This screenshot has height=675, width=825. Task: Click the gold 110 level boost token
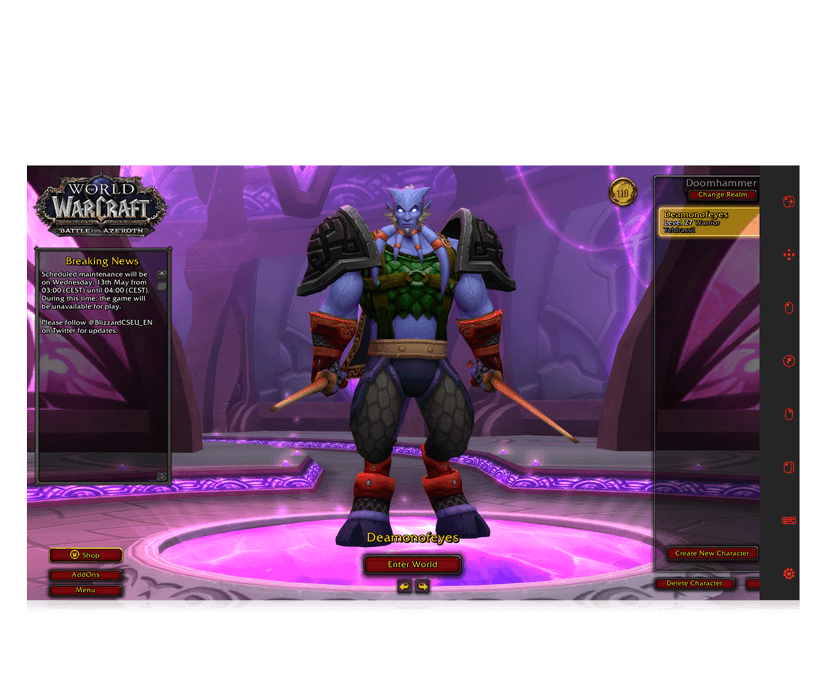(x=623, y=192)
